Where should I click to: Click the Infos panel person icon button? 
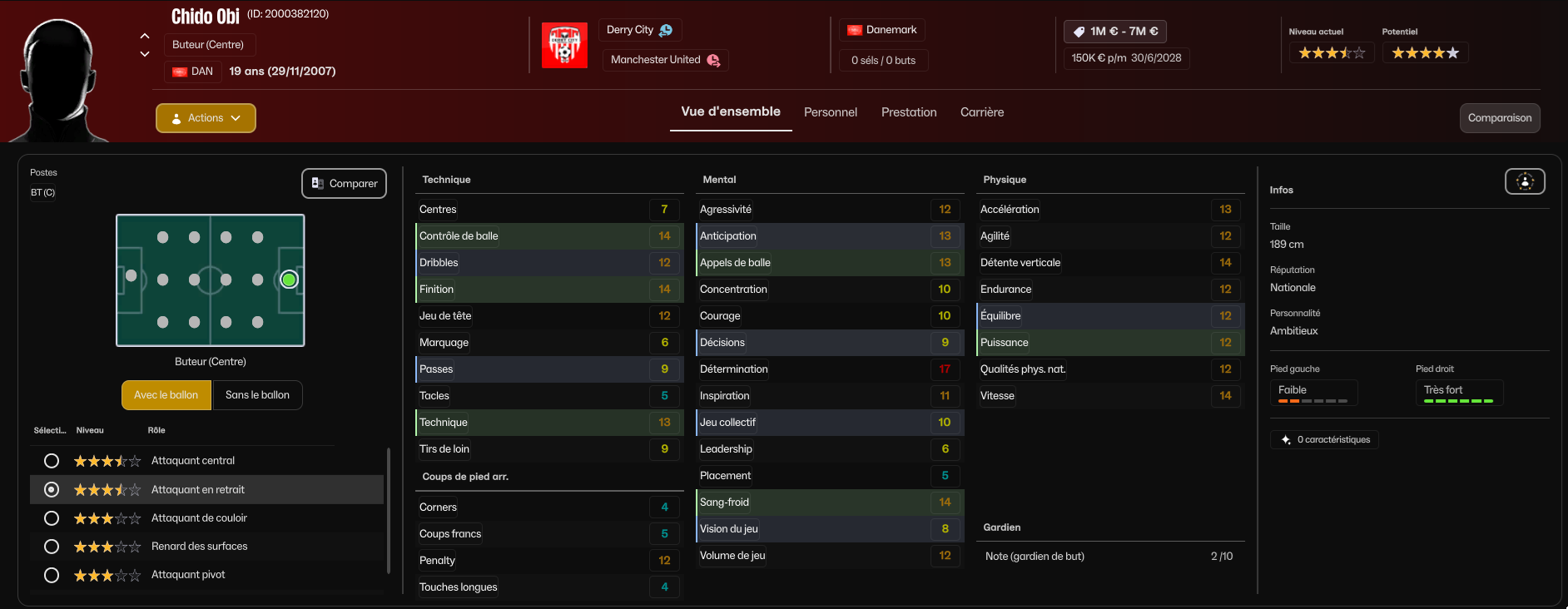tap(1525, 181)
